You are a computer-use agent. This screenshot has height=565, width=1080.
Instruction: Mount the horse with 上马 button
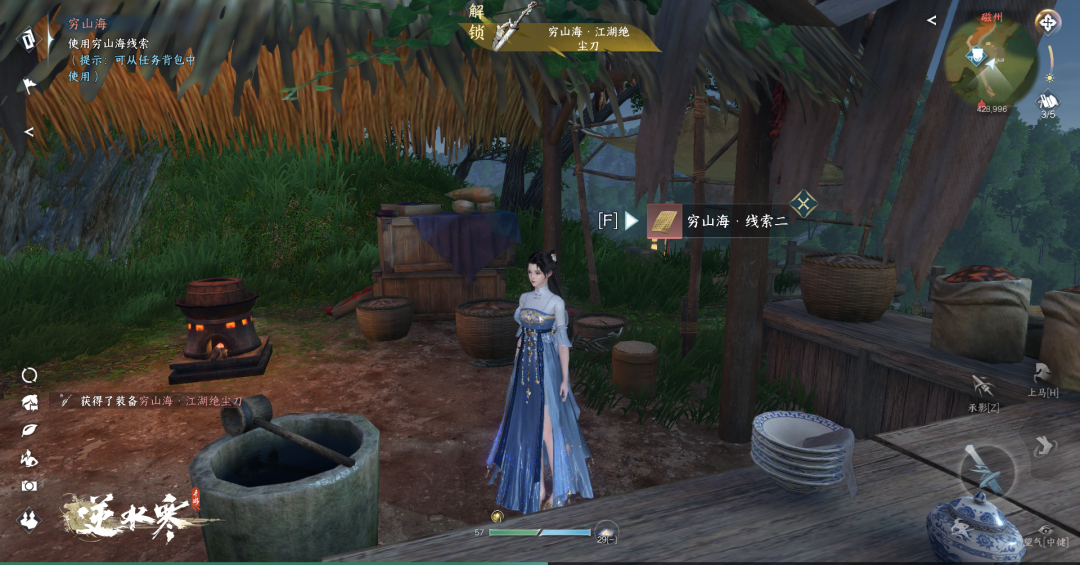[1043, 377]
